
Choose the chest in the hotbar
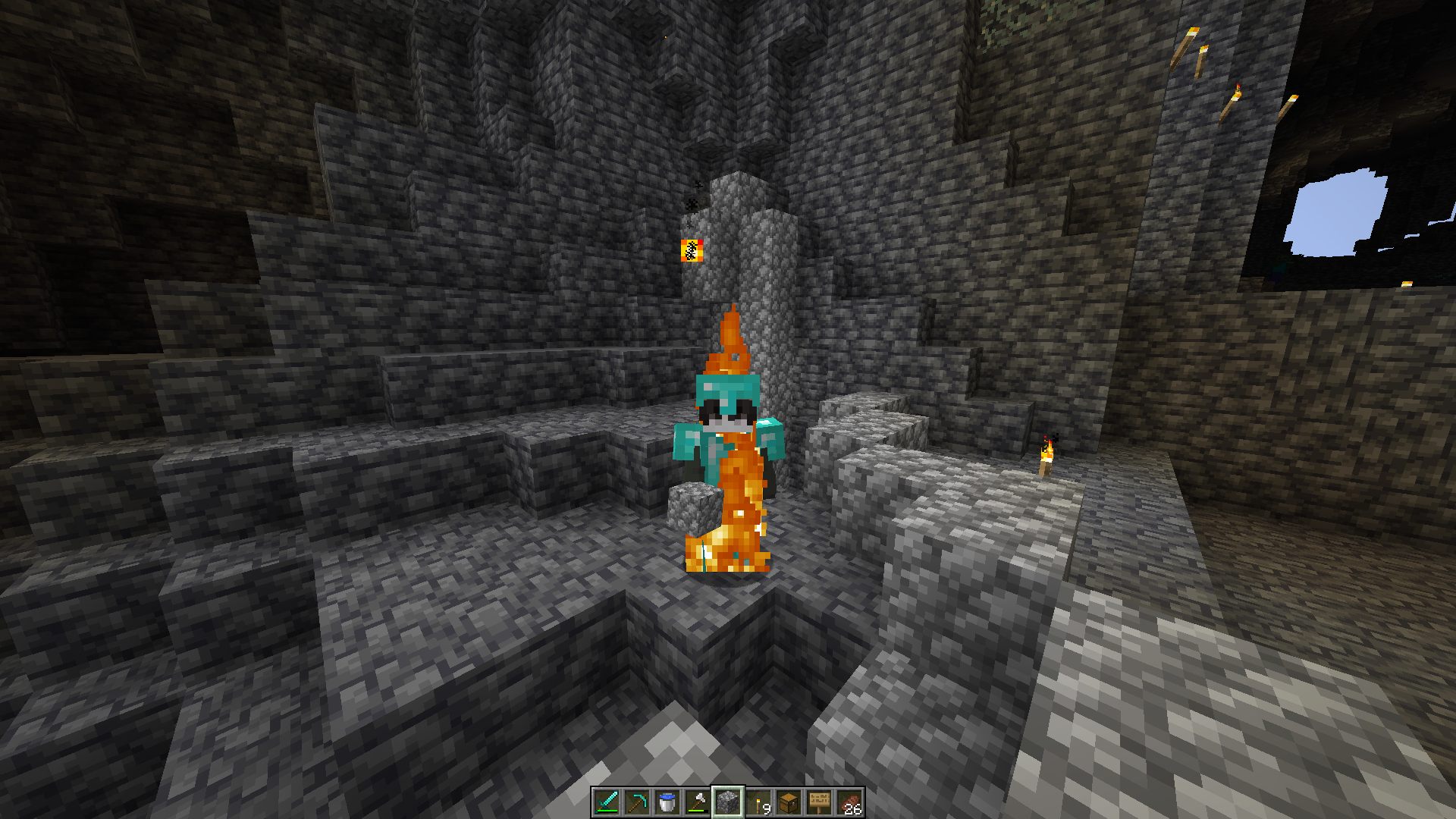point(789,802)
